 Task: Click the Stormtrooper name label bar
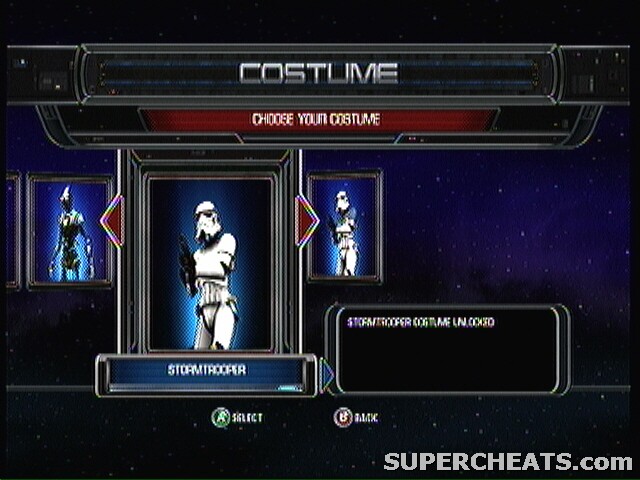click(x=207, y=371)
